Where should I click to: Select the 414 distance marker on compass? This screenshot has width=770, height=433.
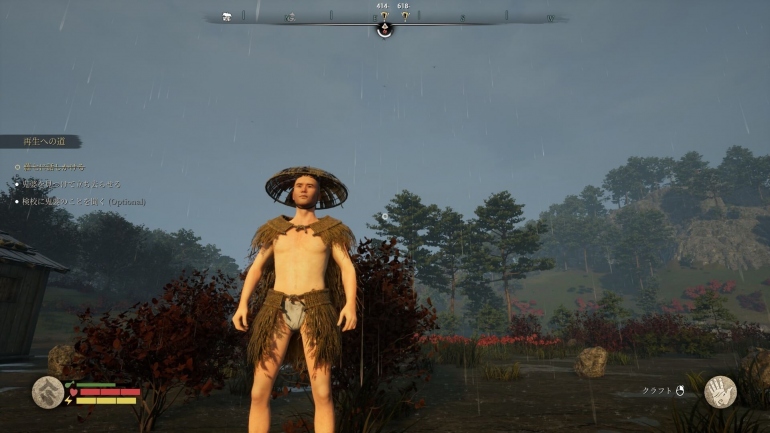tap(382, 15)
